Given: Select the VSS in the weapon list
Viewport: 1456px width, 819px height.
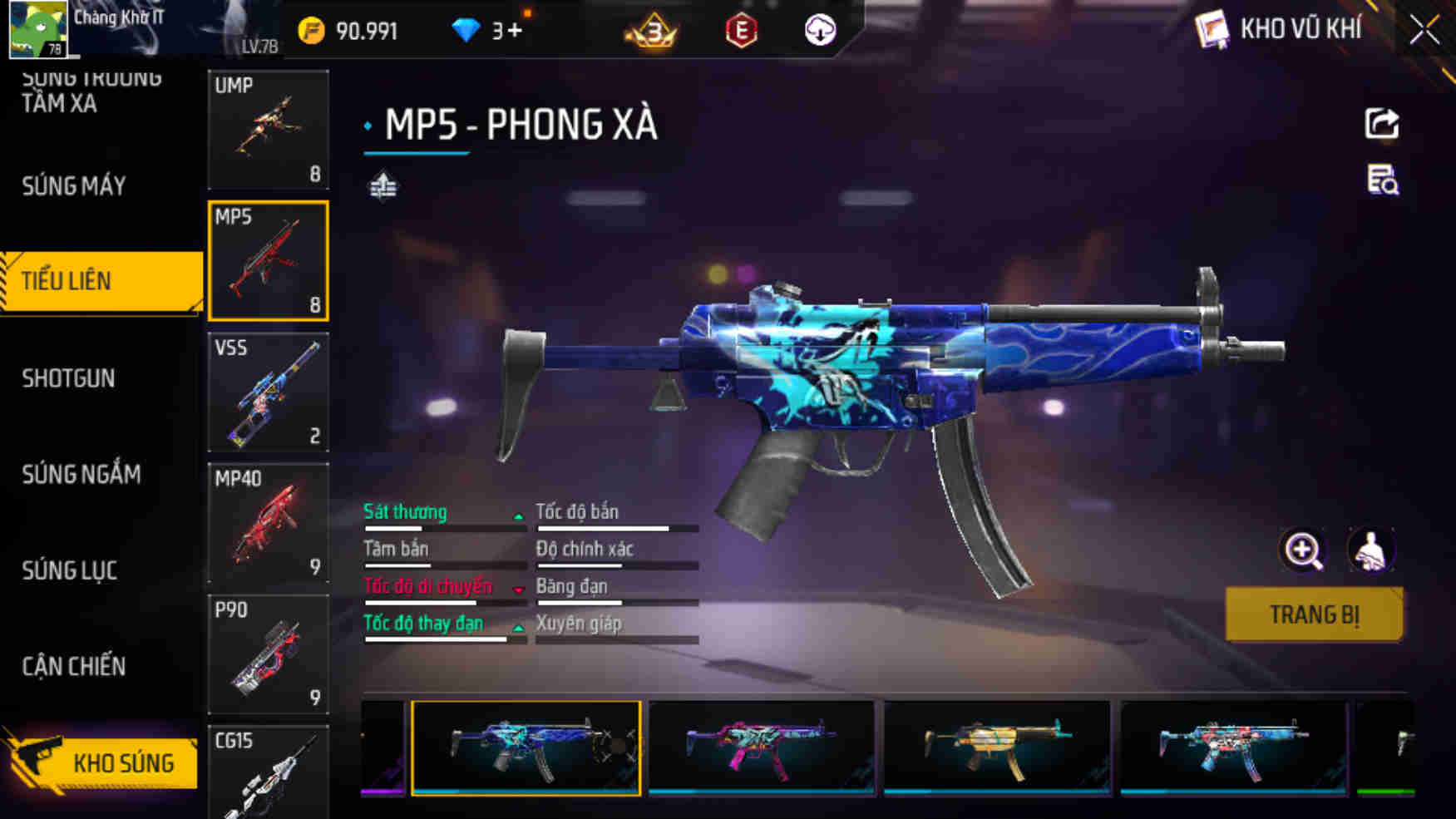Looking at the screenshot, I should (268, 392).
